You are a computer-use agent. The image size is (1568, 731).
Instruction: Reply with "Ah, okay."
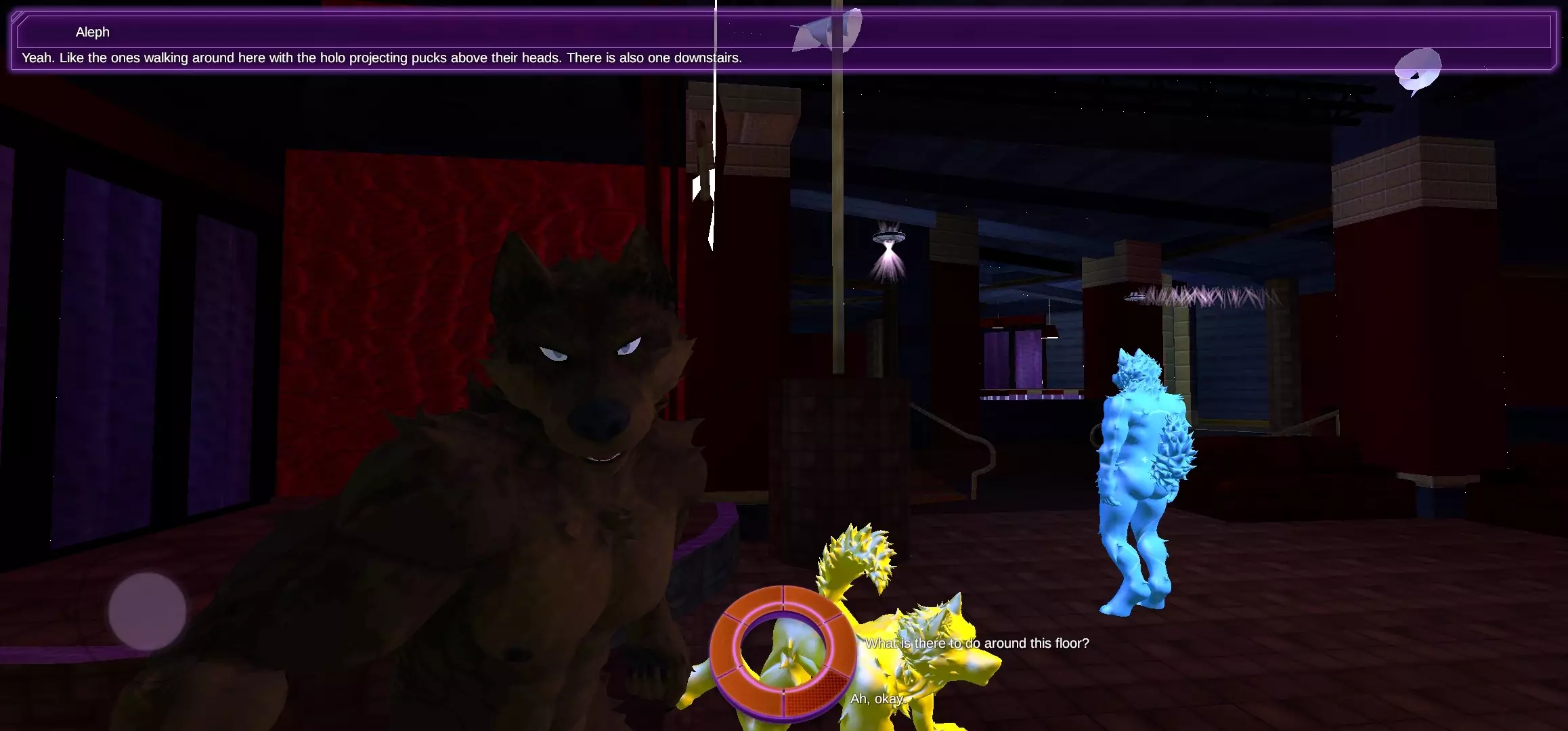878,699
